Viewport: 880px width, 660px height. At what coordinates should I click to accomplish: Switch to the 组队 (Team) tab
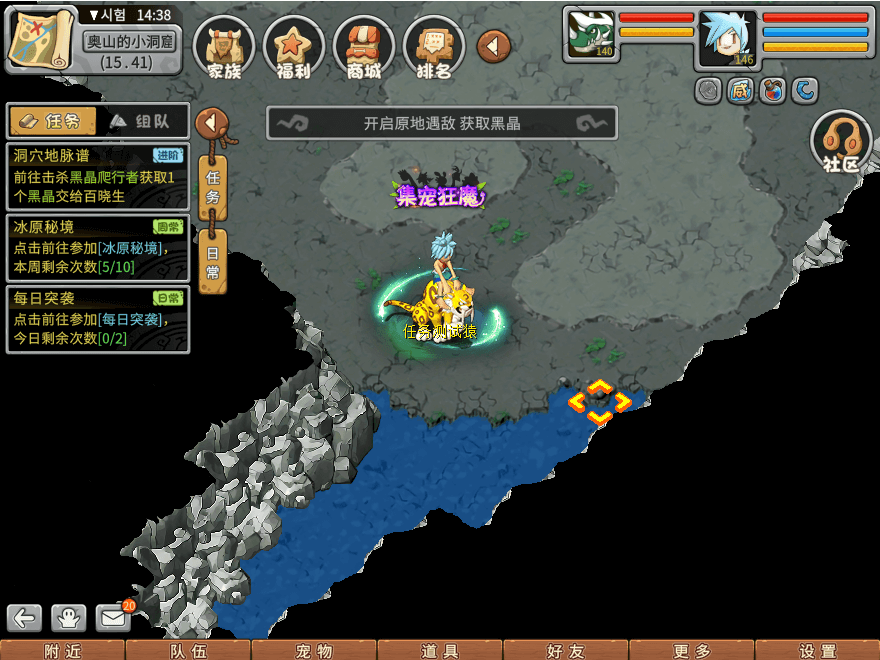(x=142, y=121)
